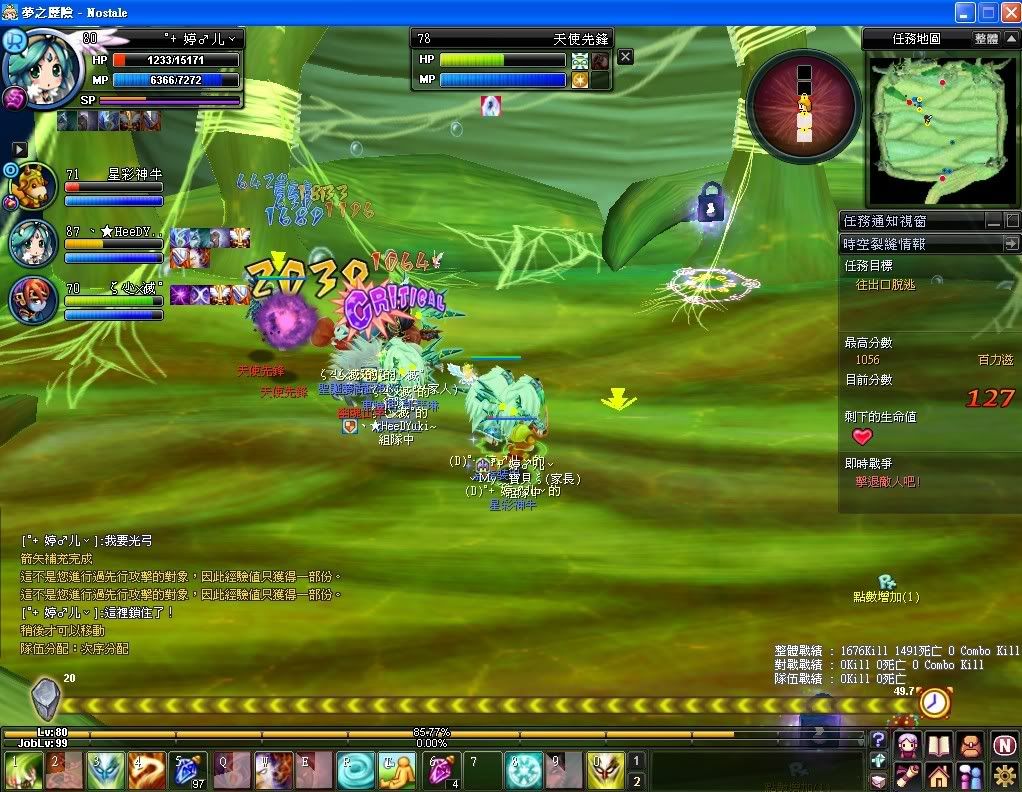Screen dimensions: 1022x792
Task: Open the backpack inventory
Action: coord(971,745)
